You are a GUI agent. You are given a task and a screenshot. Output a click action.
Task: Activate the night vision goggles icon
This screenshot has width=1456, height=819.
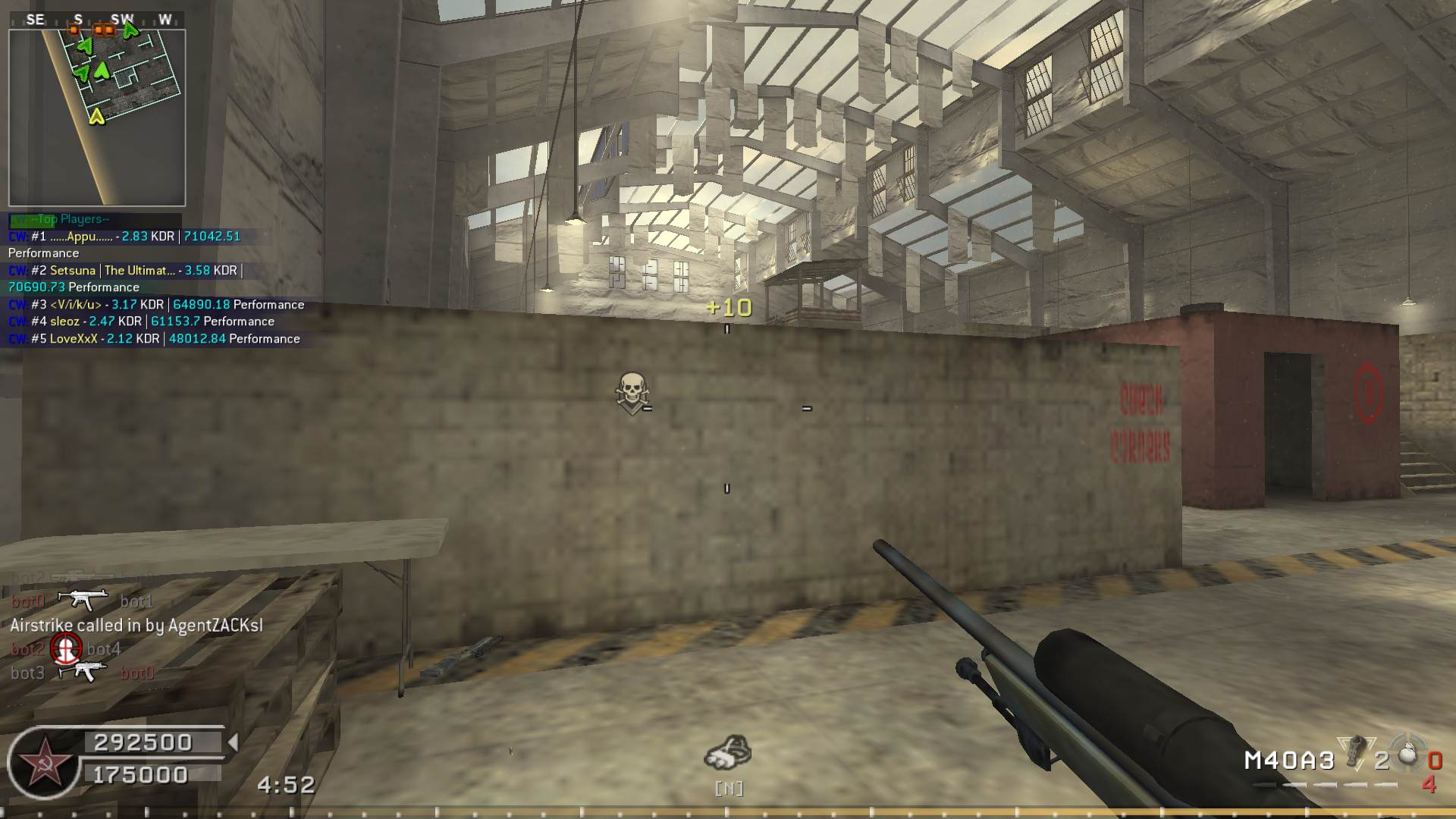(x=728, y=753)
